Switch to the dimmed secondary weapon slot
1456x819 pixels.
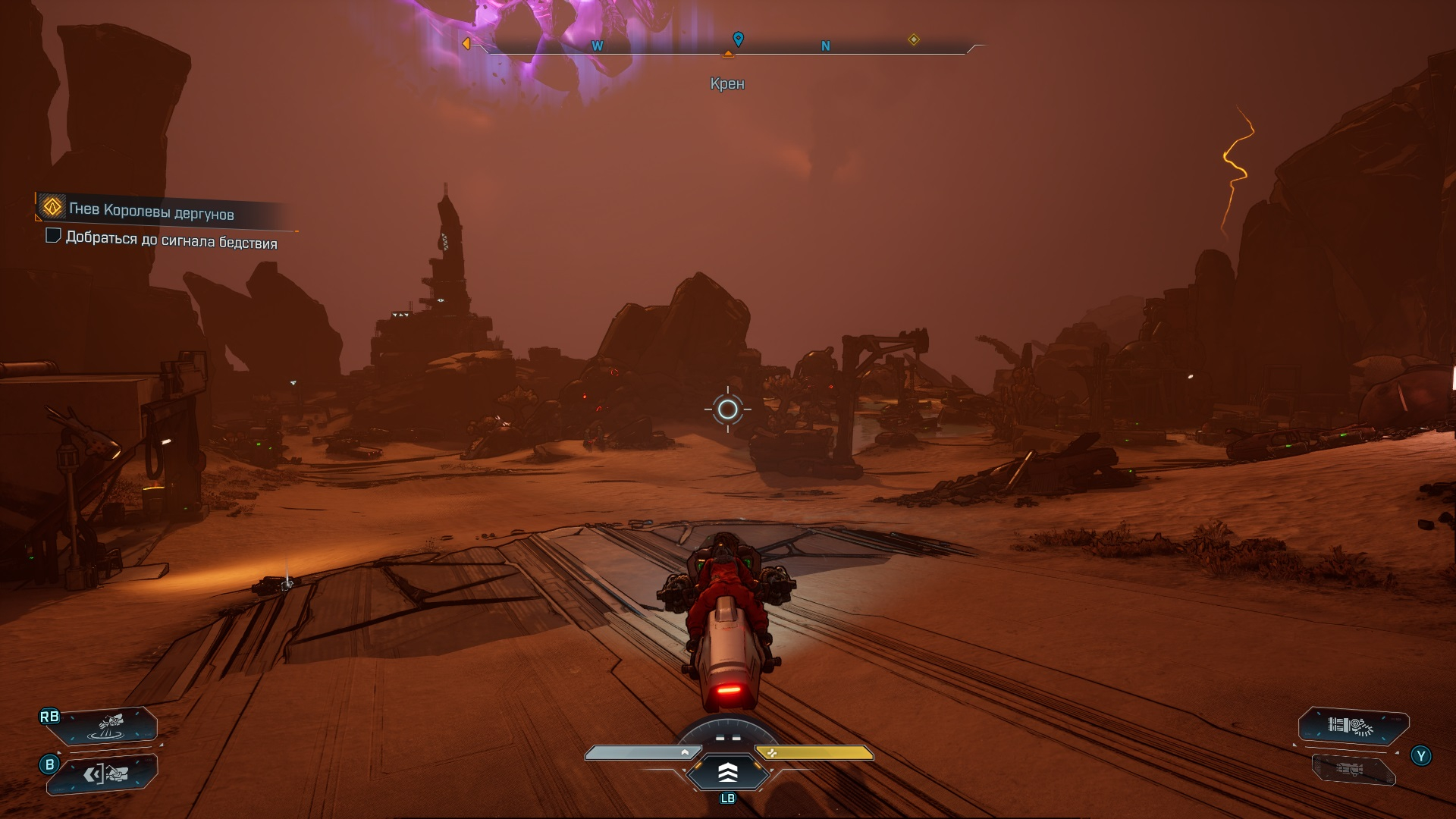point(1354,770)
